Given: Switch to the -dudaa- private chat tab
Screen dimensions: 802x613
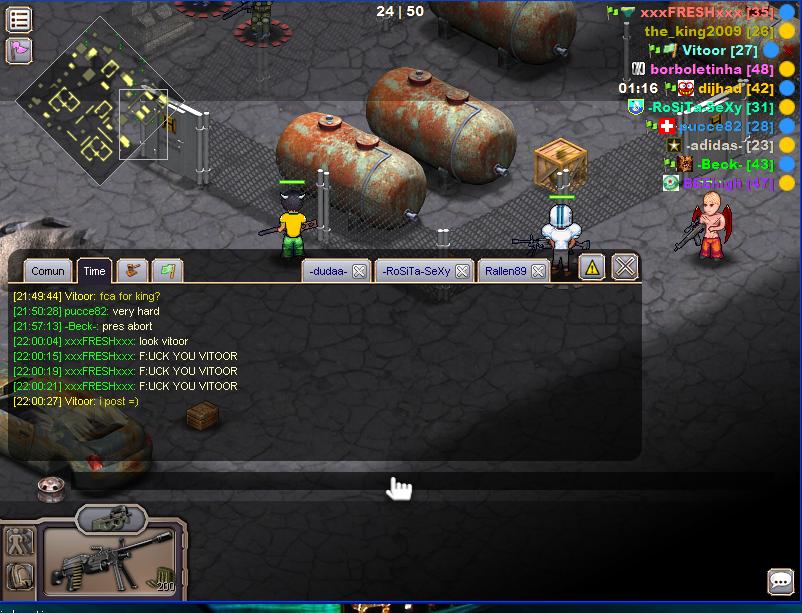Looking at the screenshot, I should [x=328, y=271].
